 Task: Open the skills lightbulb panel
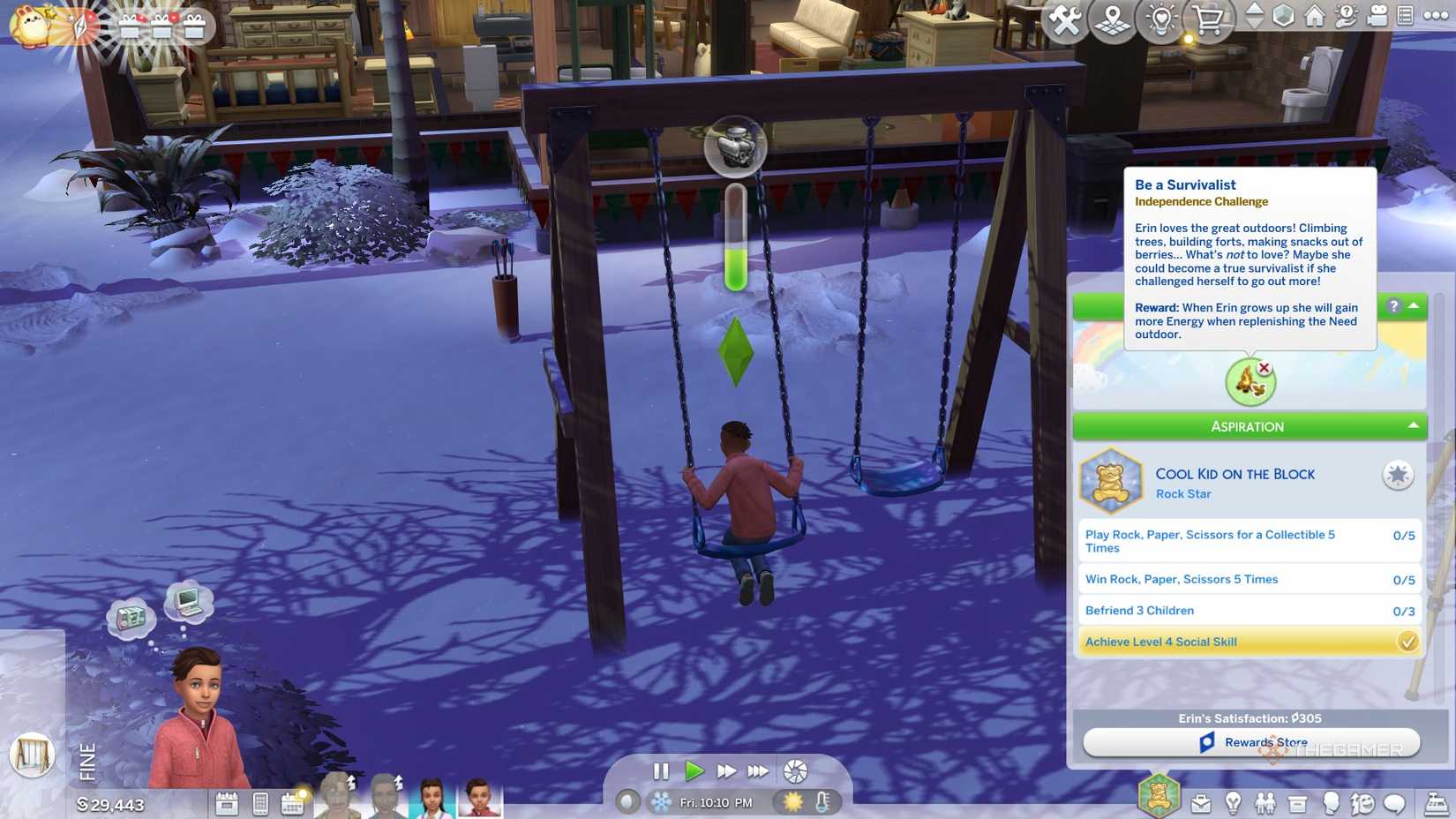point(1233,803)
